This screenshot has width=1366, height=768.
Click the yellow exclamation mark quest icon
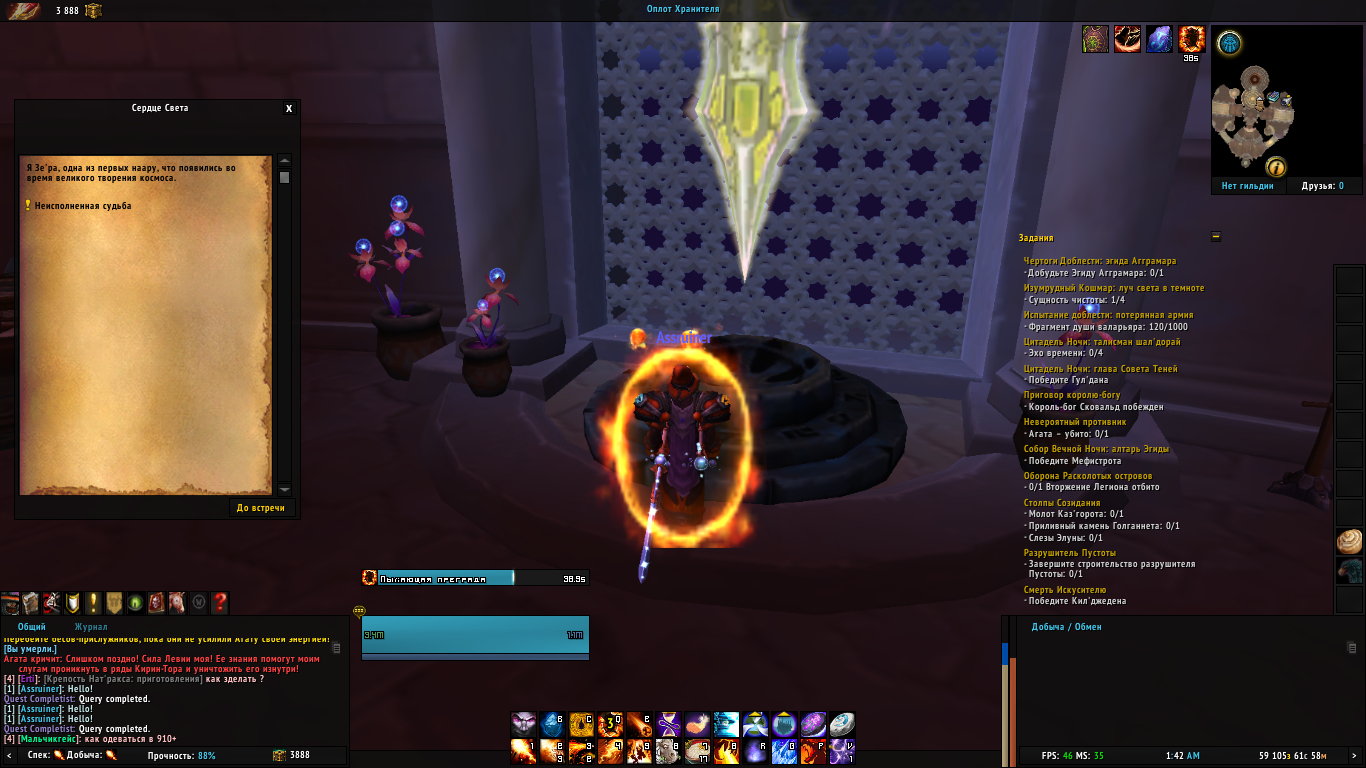(x=93, y=603)
